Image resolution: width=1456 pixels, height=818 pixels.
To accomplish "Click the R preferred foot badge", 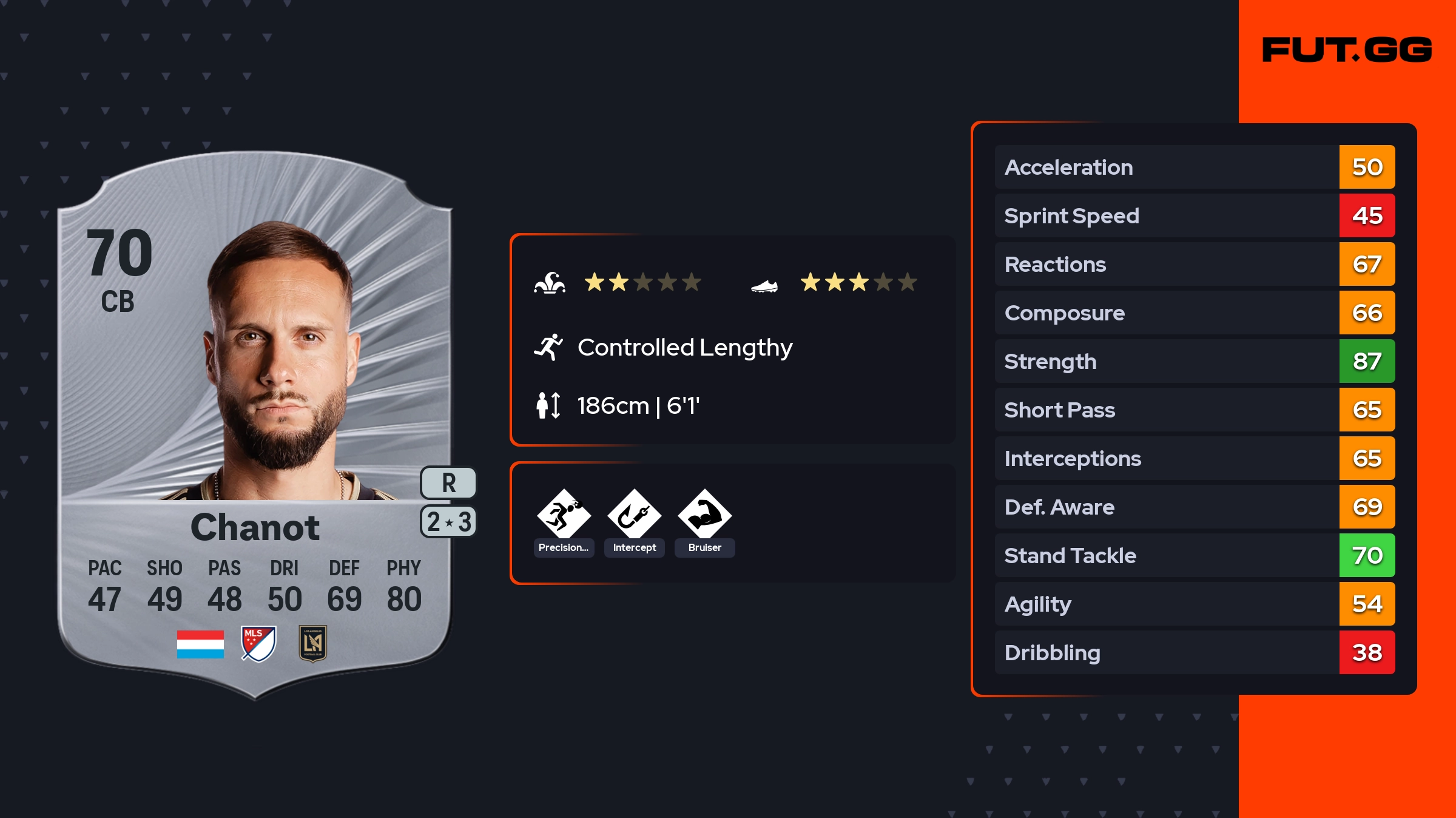I will pyautogui.click(x=448, y=483).
